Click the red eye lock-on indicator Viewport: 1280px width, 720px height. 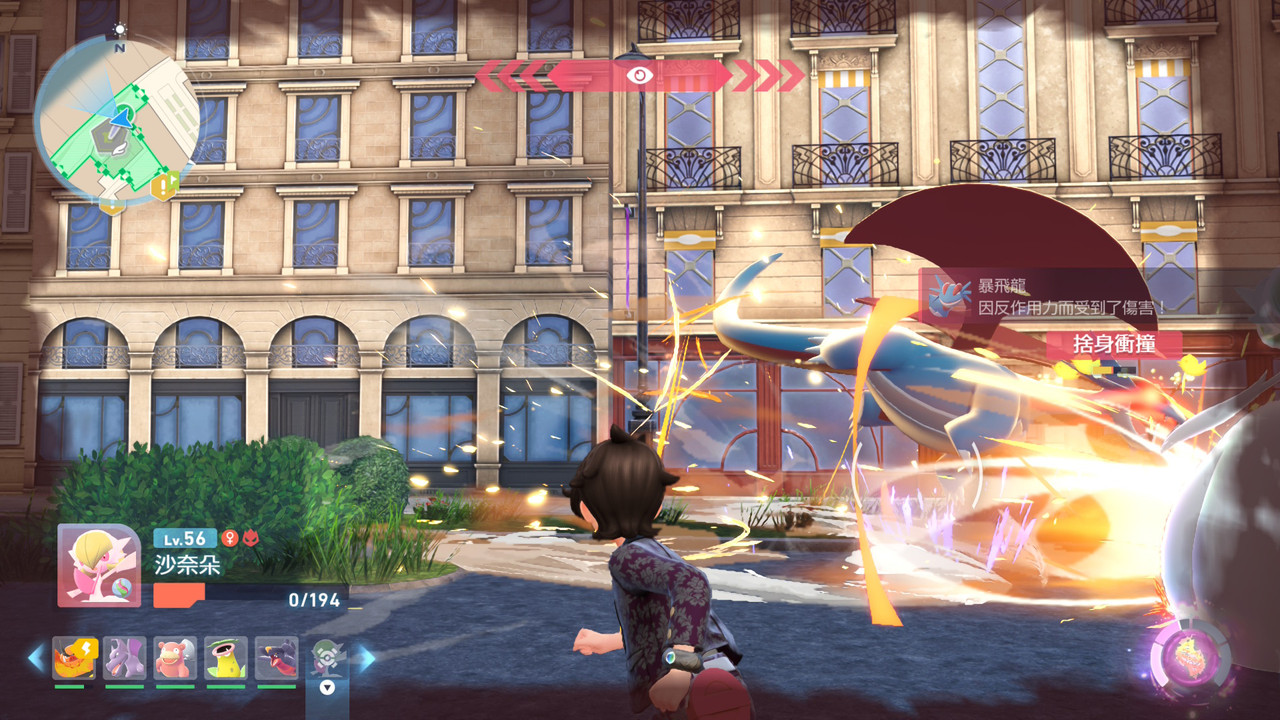pos(638,75)
